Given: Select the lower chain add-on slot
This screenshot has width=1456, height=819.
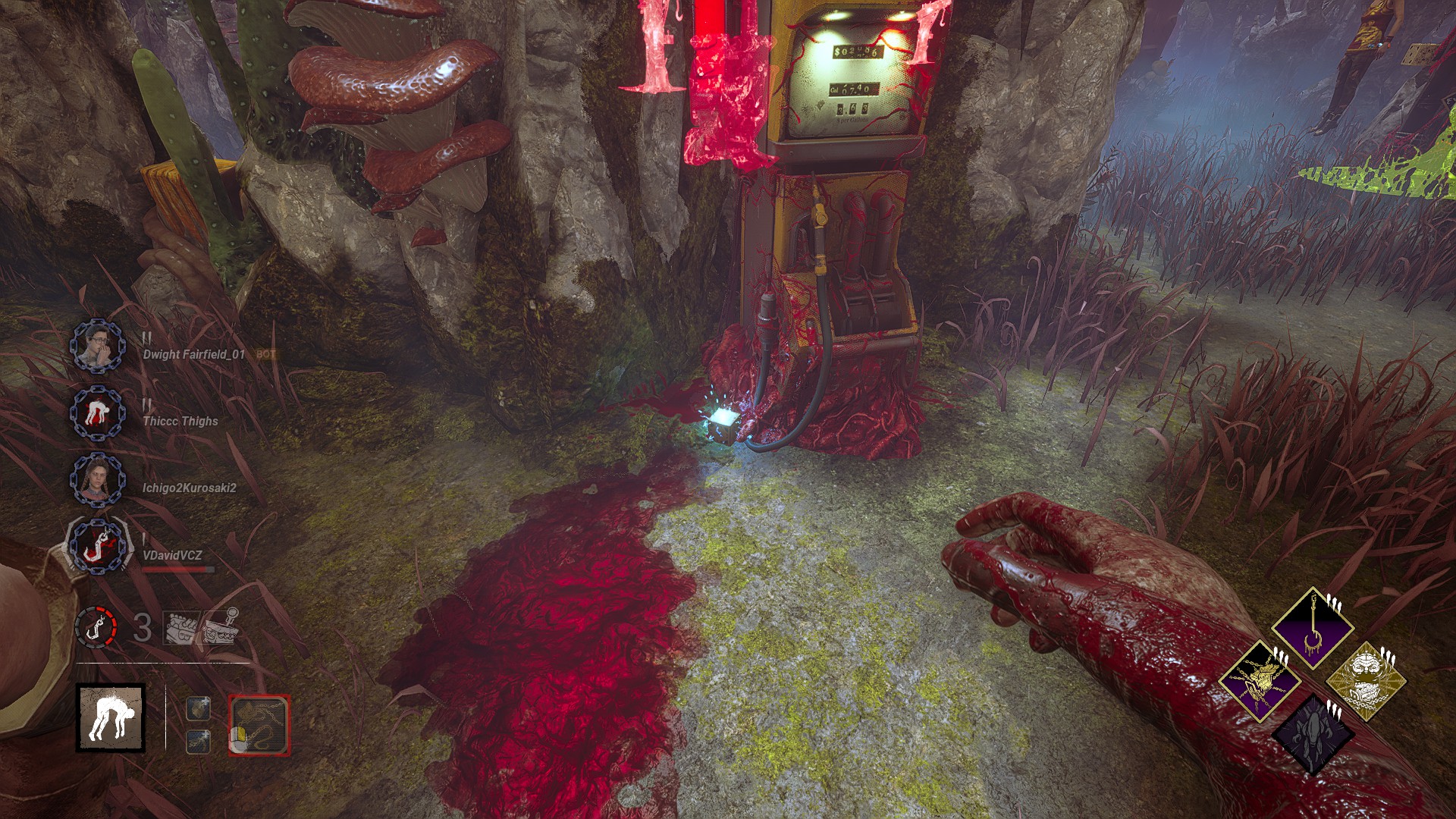Looking at the screenshot, I should (198, 741).
